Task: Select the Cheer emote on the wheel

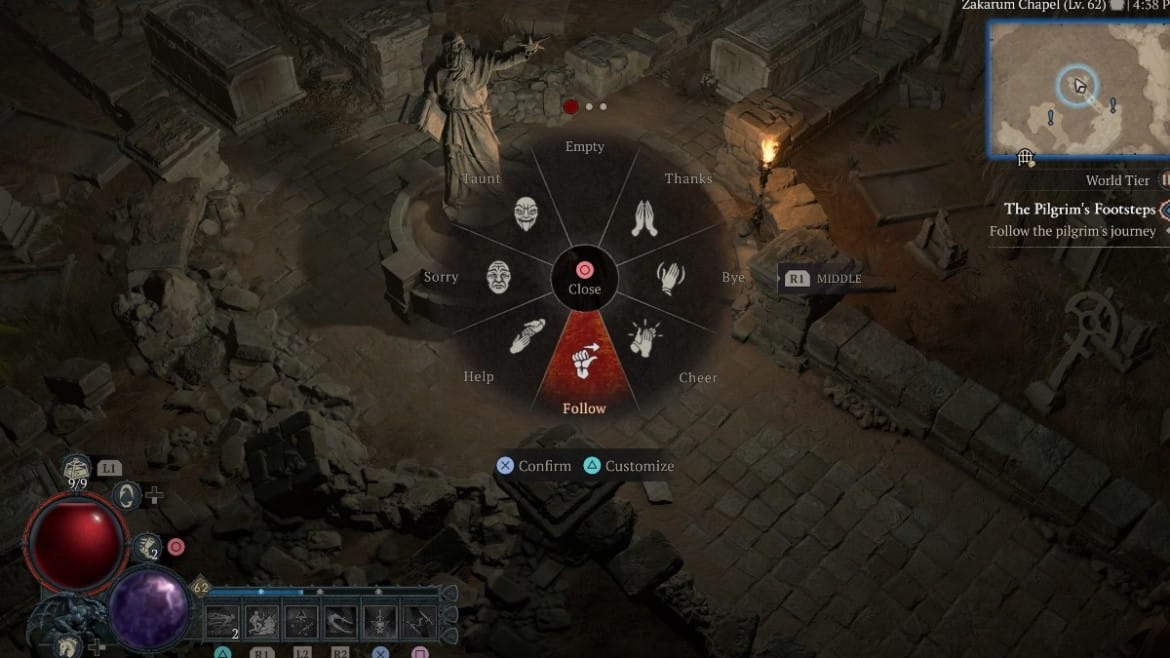Action: click(645, 338)
